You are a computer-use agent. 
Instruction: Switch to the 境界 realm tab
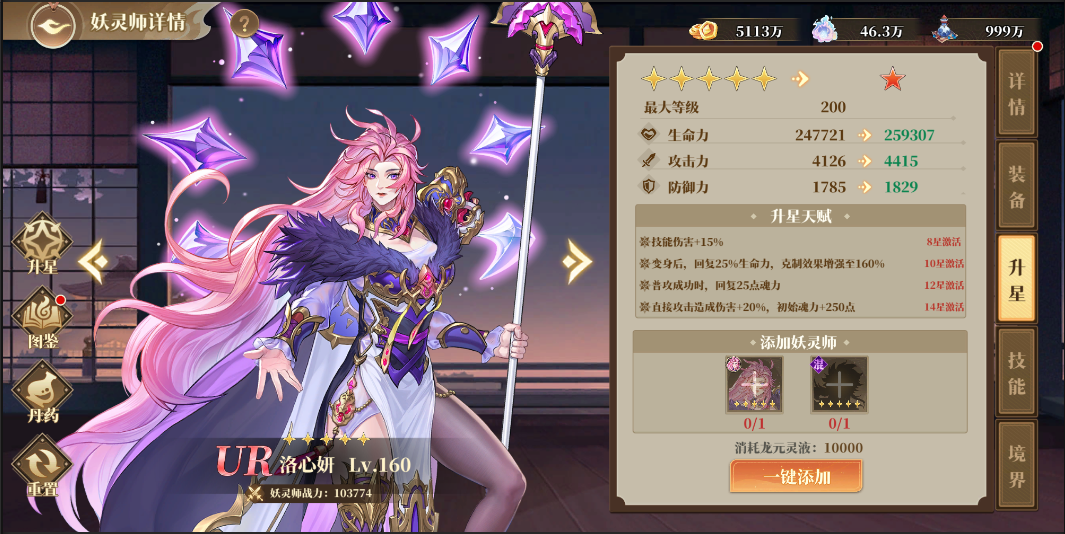pyautogui.click(x=1016, y=465)
